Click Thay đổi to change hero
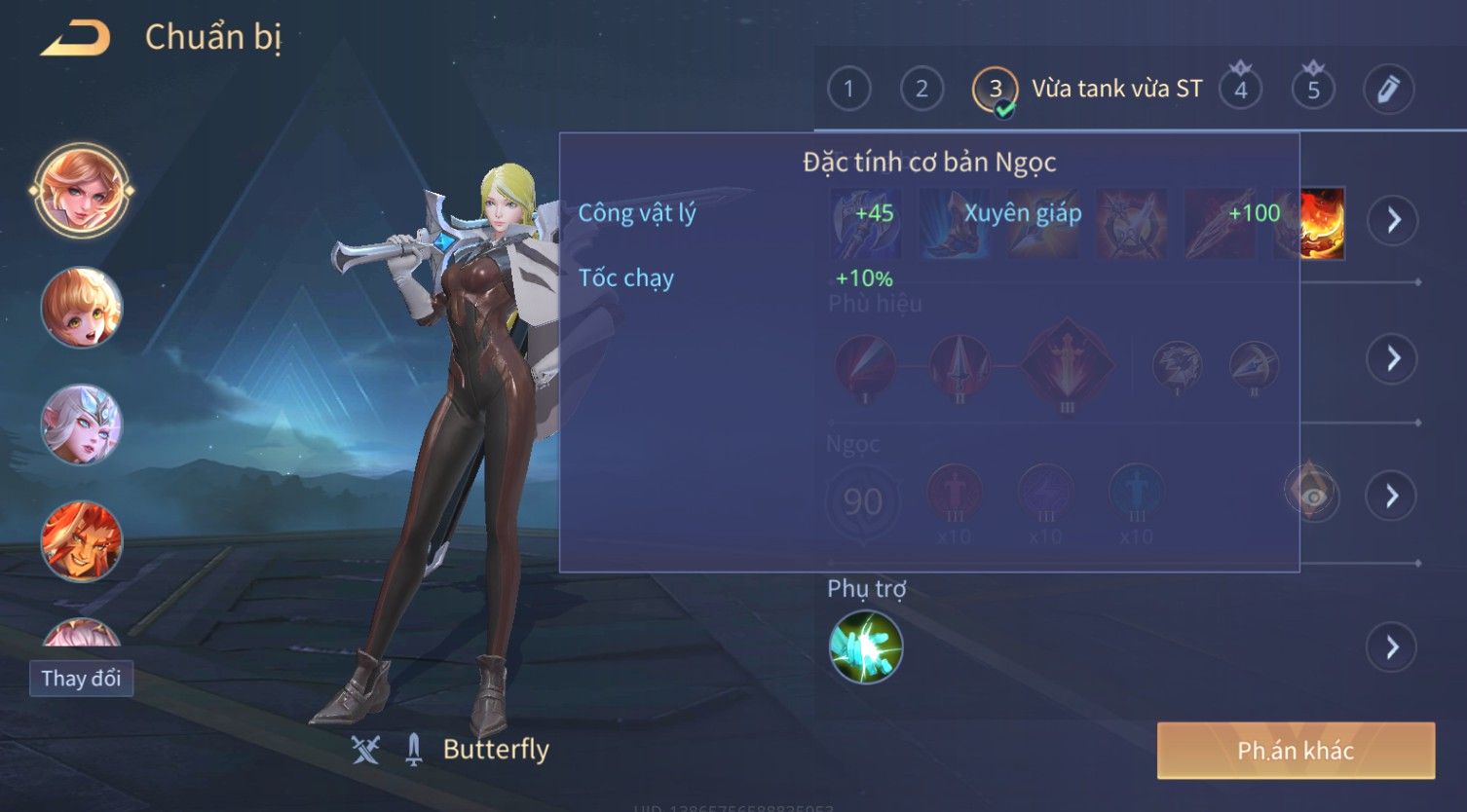This screenshot has height=812, width=1467. [x=81, y=679]
